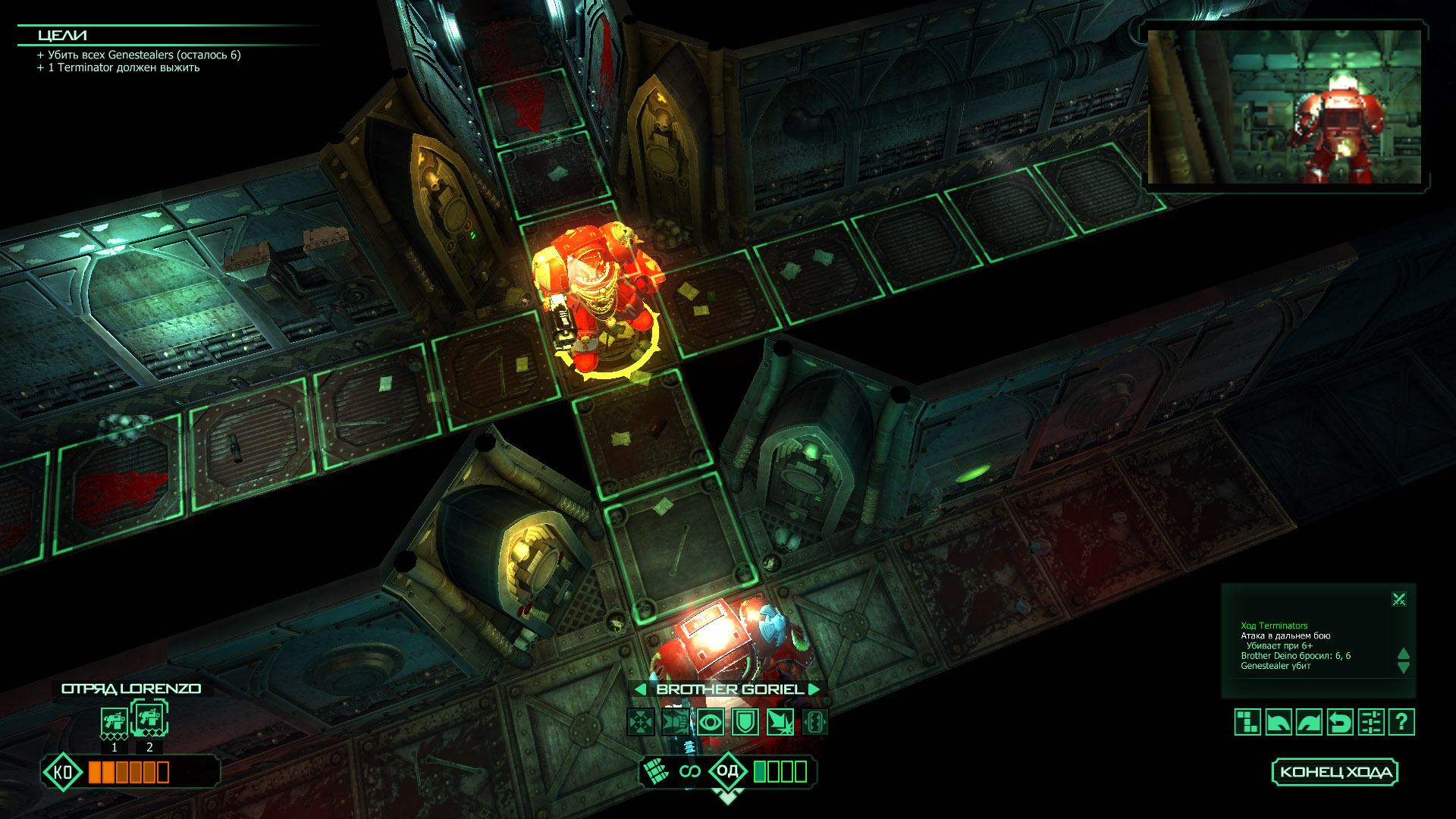1456x819 pixels.
Task: Activate the eye overwatch ability
Action: (711, 722)
